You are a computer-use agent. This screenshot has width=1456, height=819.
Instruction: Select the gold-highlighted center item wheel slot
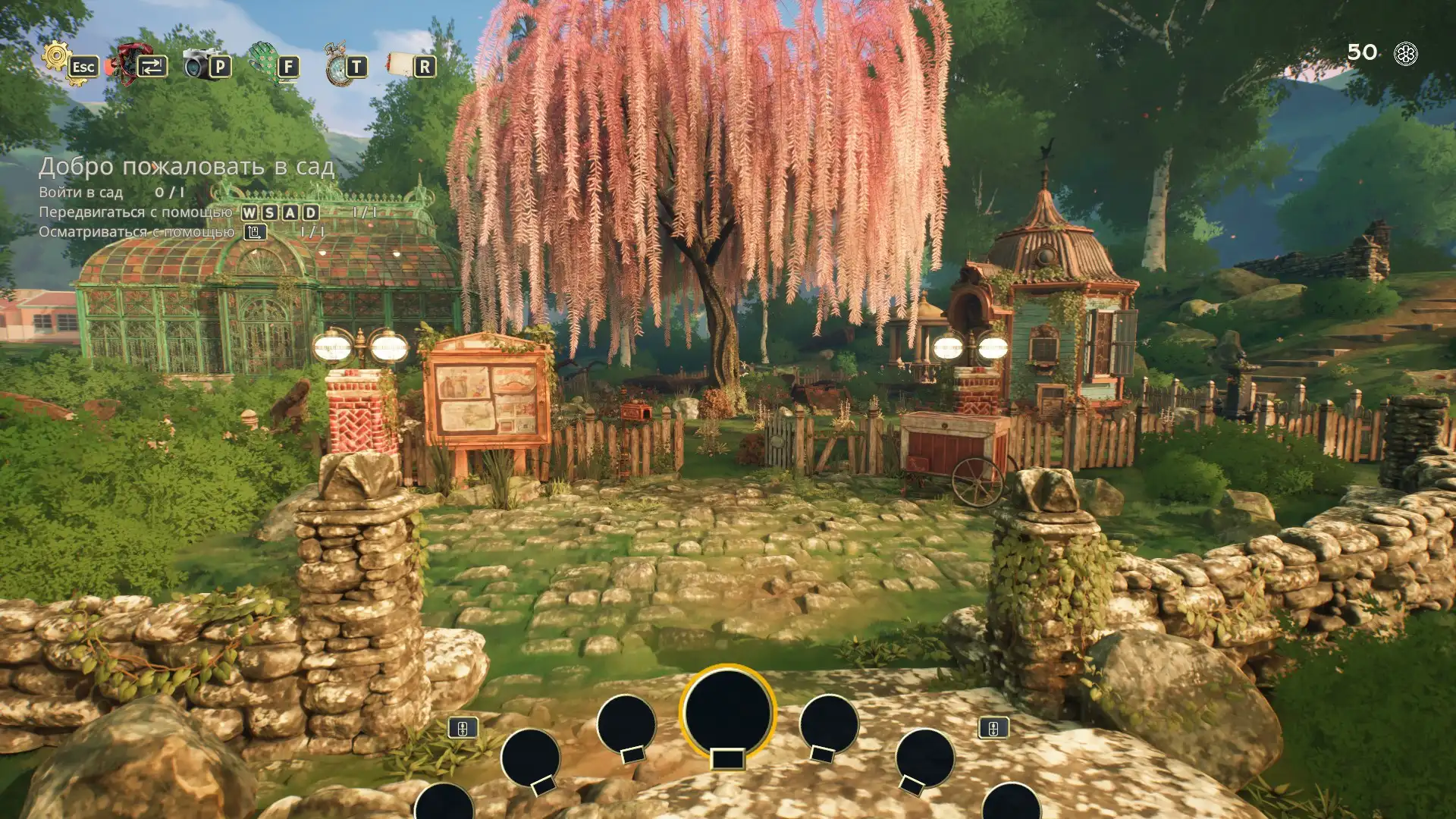[x=727, y=714]
